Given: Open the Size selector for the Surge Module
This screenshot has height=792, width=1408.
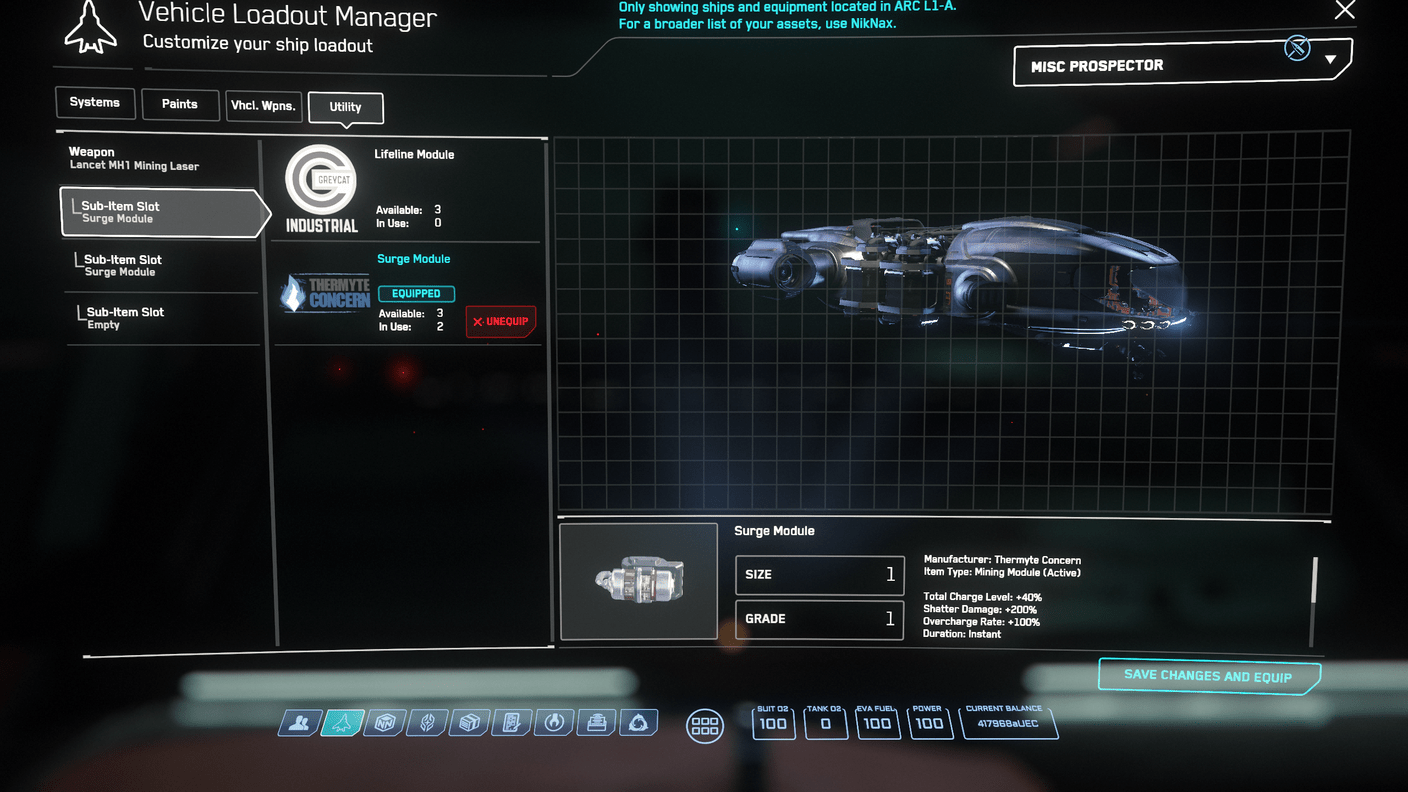Looking at the screenshot, I should [819, 575].
